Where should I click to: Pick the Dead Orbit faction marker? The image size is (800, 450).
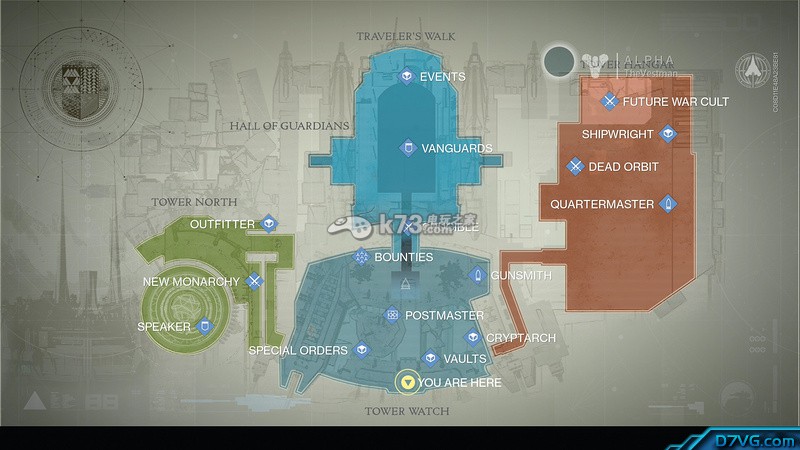coord(575,167)
